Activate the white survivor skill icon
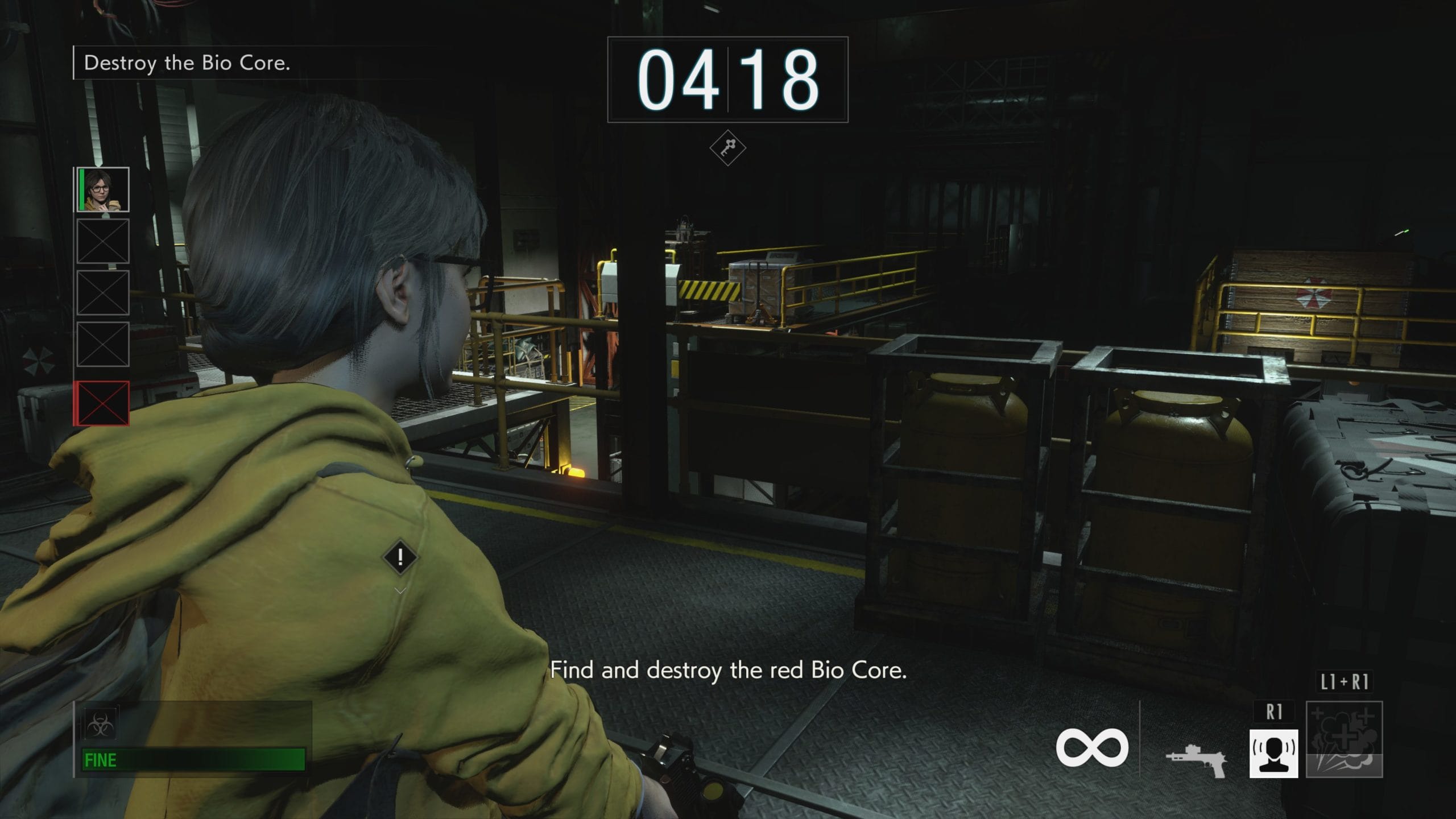Screen dimensions: 1456x819 tap(1273, 753)
